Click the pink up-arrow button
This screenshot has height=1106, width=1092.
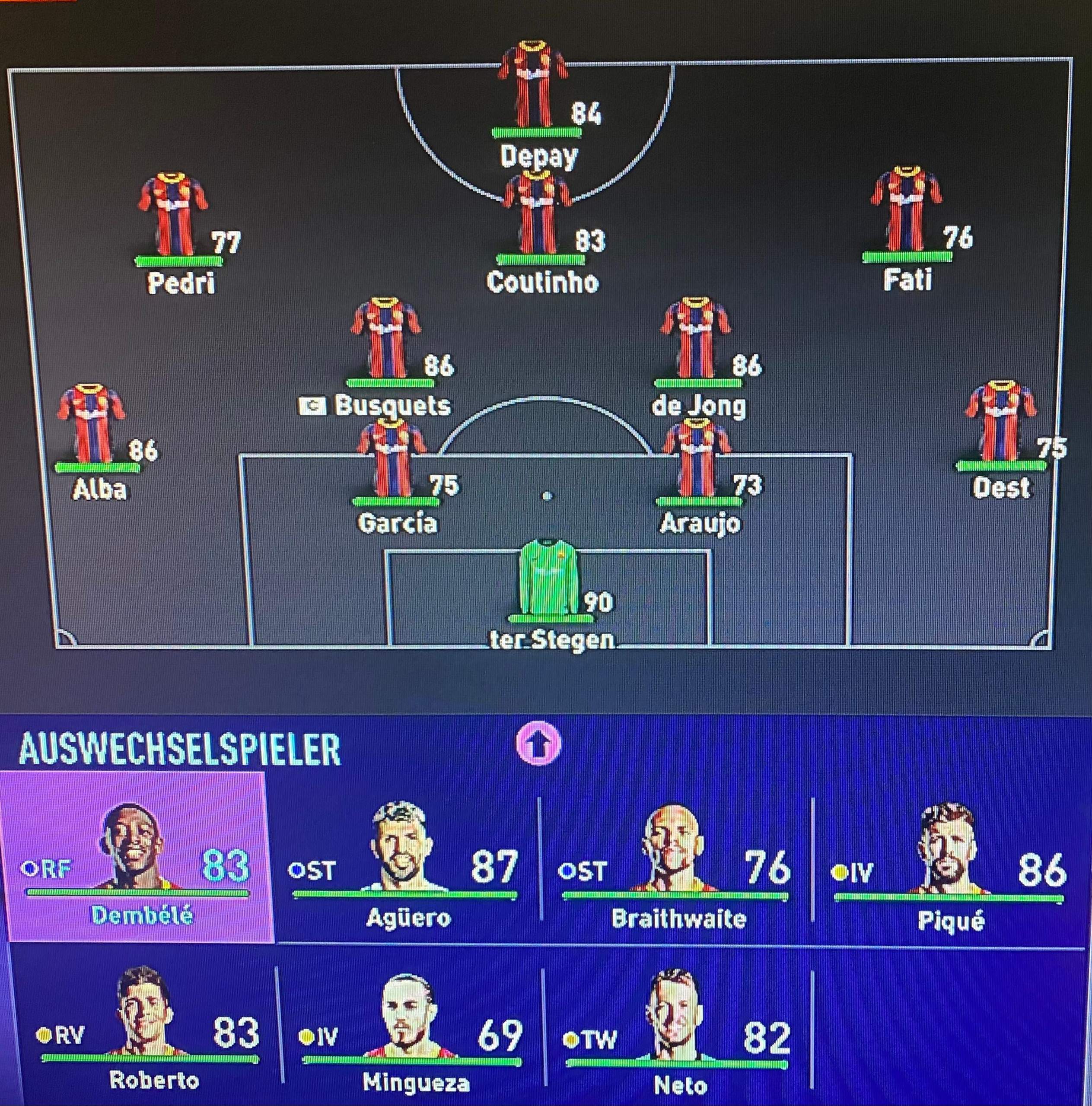(539, 744)
